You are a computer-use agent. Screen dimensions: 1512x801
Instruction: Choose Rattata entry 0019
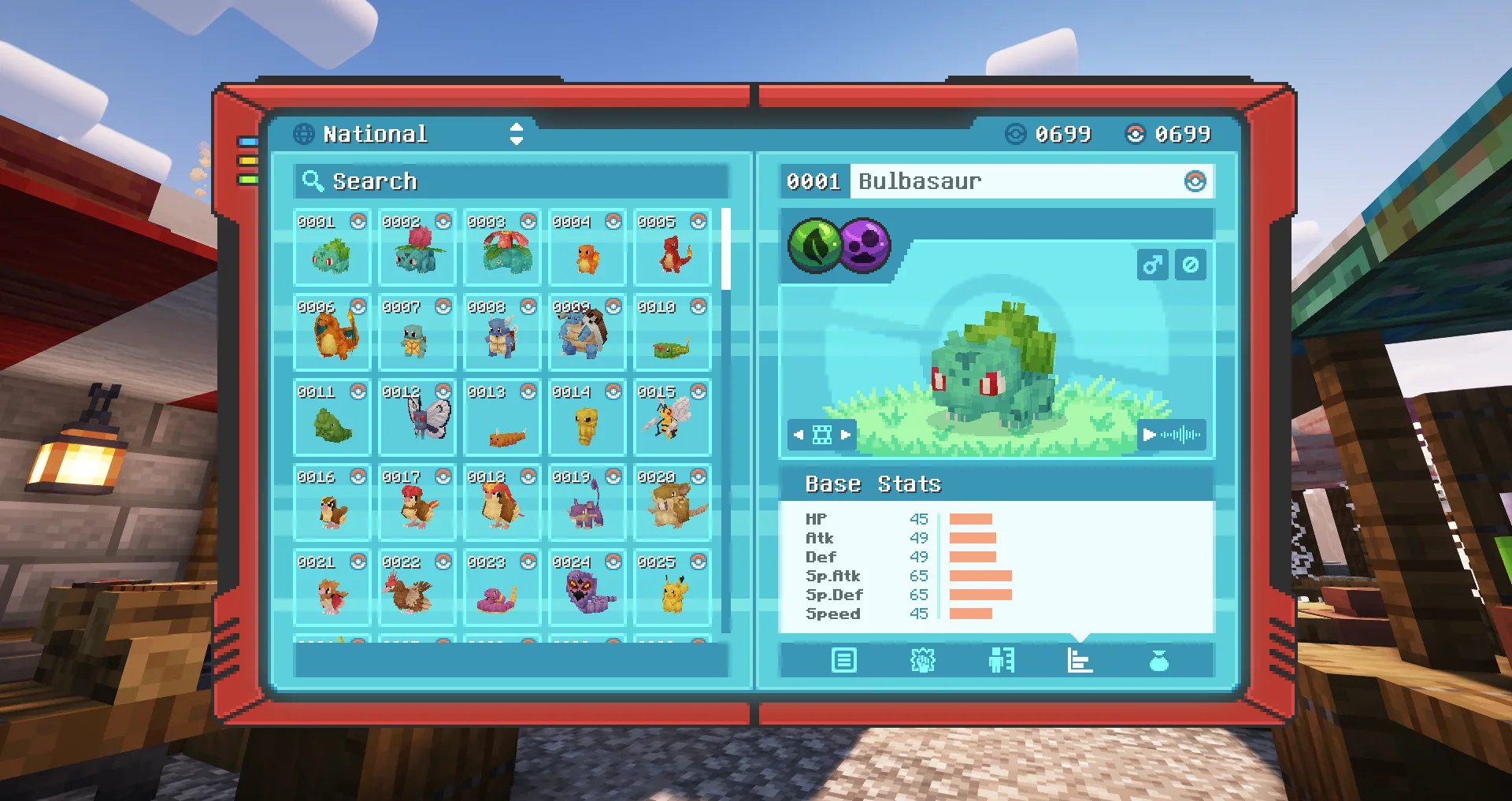[587, 502]
